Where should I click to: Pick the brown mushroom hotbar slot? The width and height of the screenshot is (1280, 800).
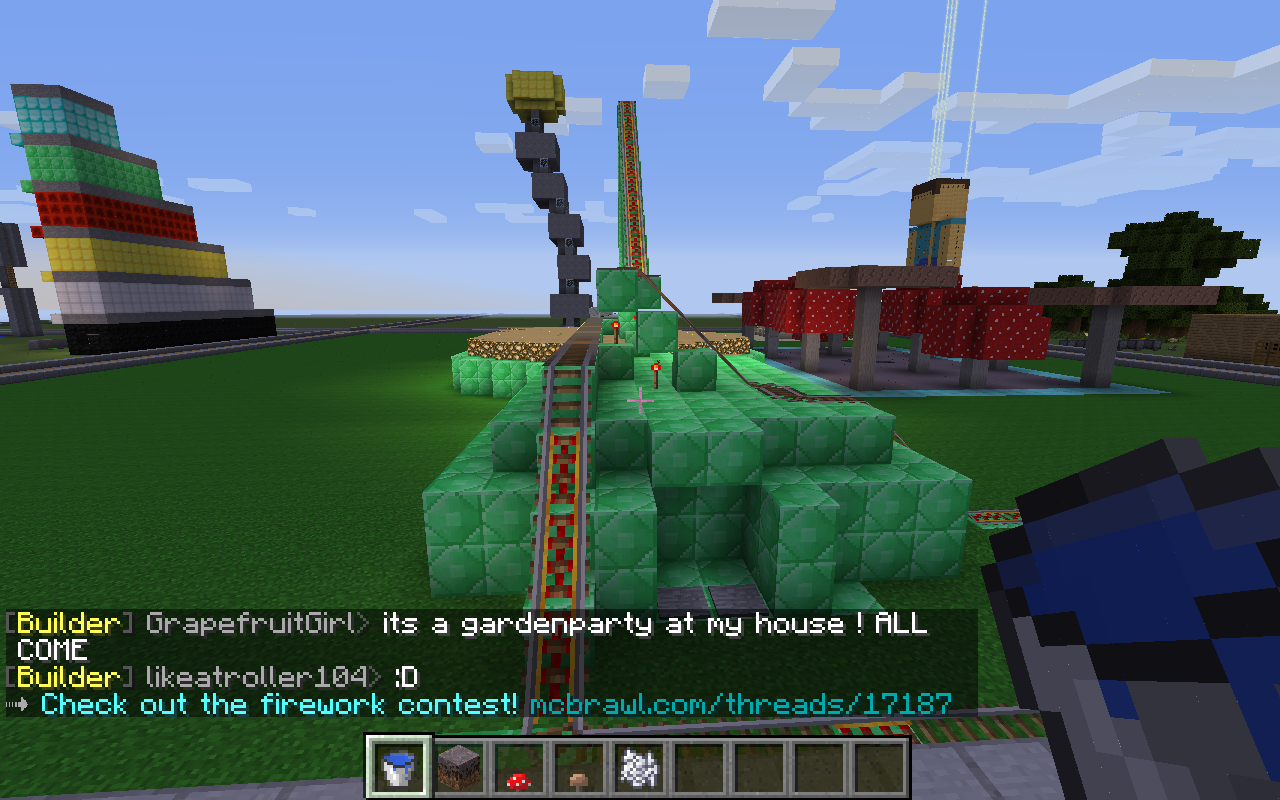[x=578, y=767]
